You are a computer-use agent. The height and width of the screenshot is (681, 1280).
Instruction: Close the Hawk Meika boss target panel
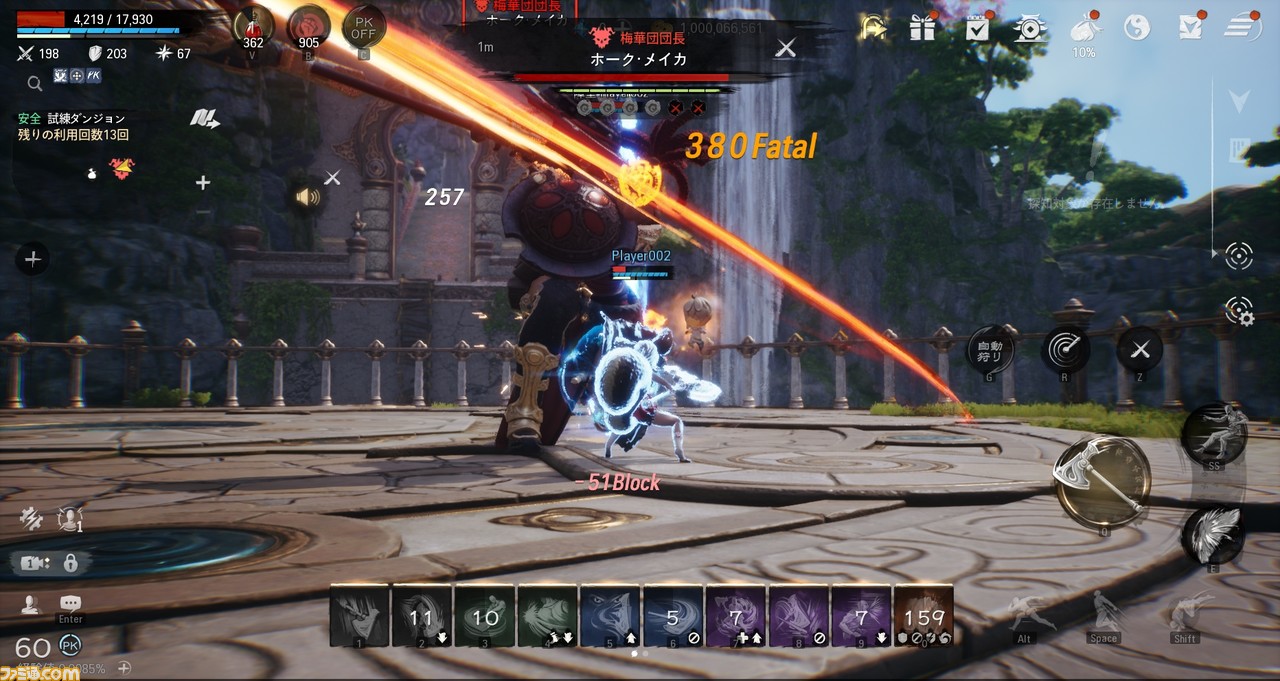[787, 47]
